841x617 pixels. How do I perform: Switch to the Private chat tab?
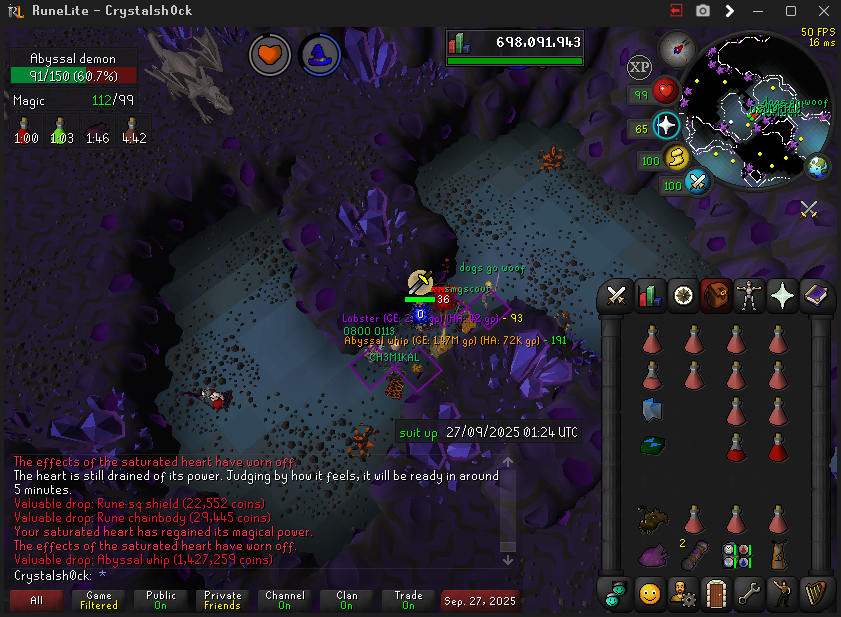click(222, 600)
